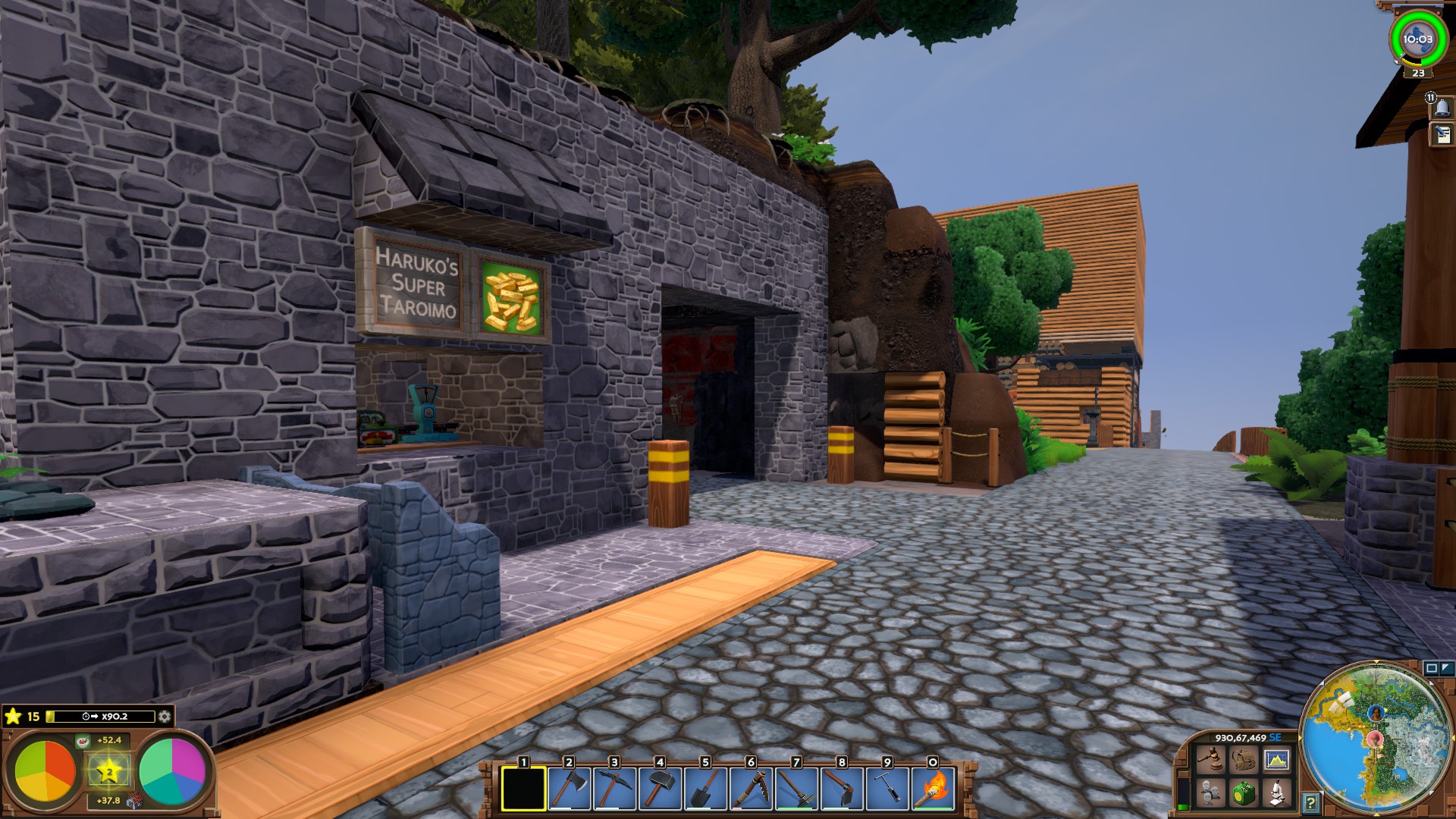
Task: Open the circular world minimap
Action: click(x=1376, y=737)
